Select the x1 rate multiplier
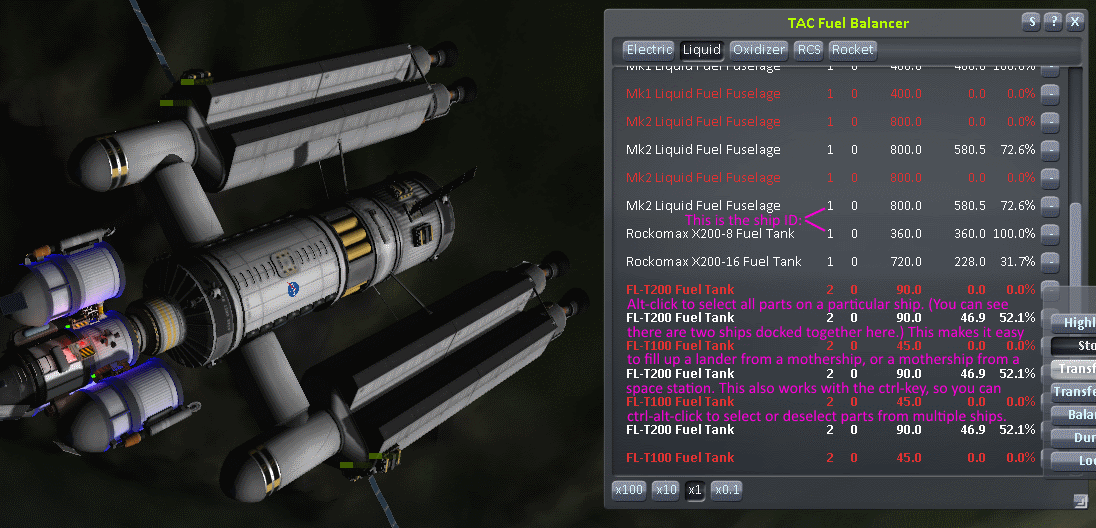Image resolution: width=1096 pixels, height=528 pixels. click(695, 490)
